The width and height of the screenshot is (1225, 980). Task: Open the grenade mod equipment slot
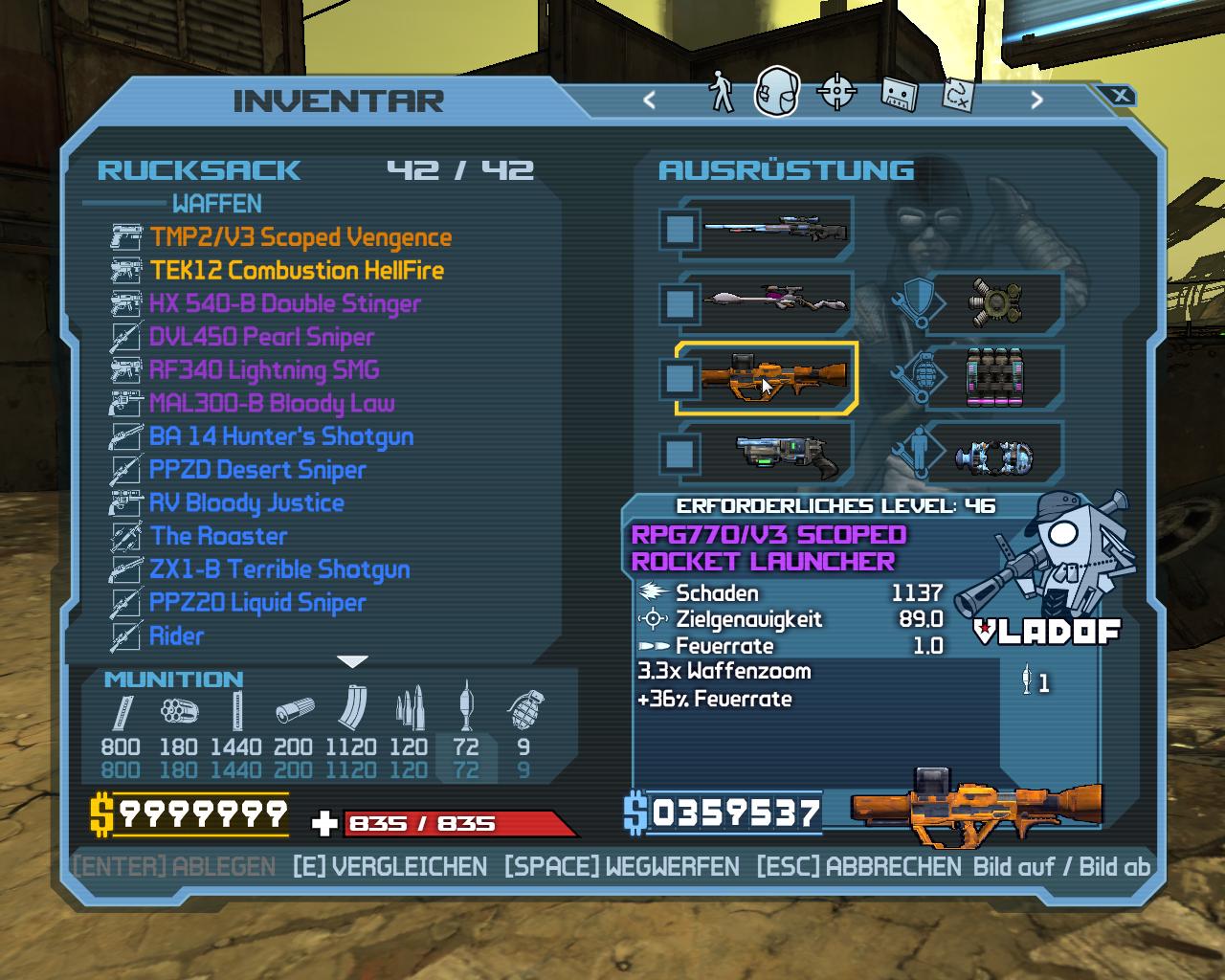pyautogui.click(x=995, y=377)
